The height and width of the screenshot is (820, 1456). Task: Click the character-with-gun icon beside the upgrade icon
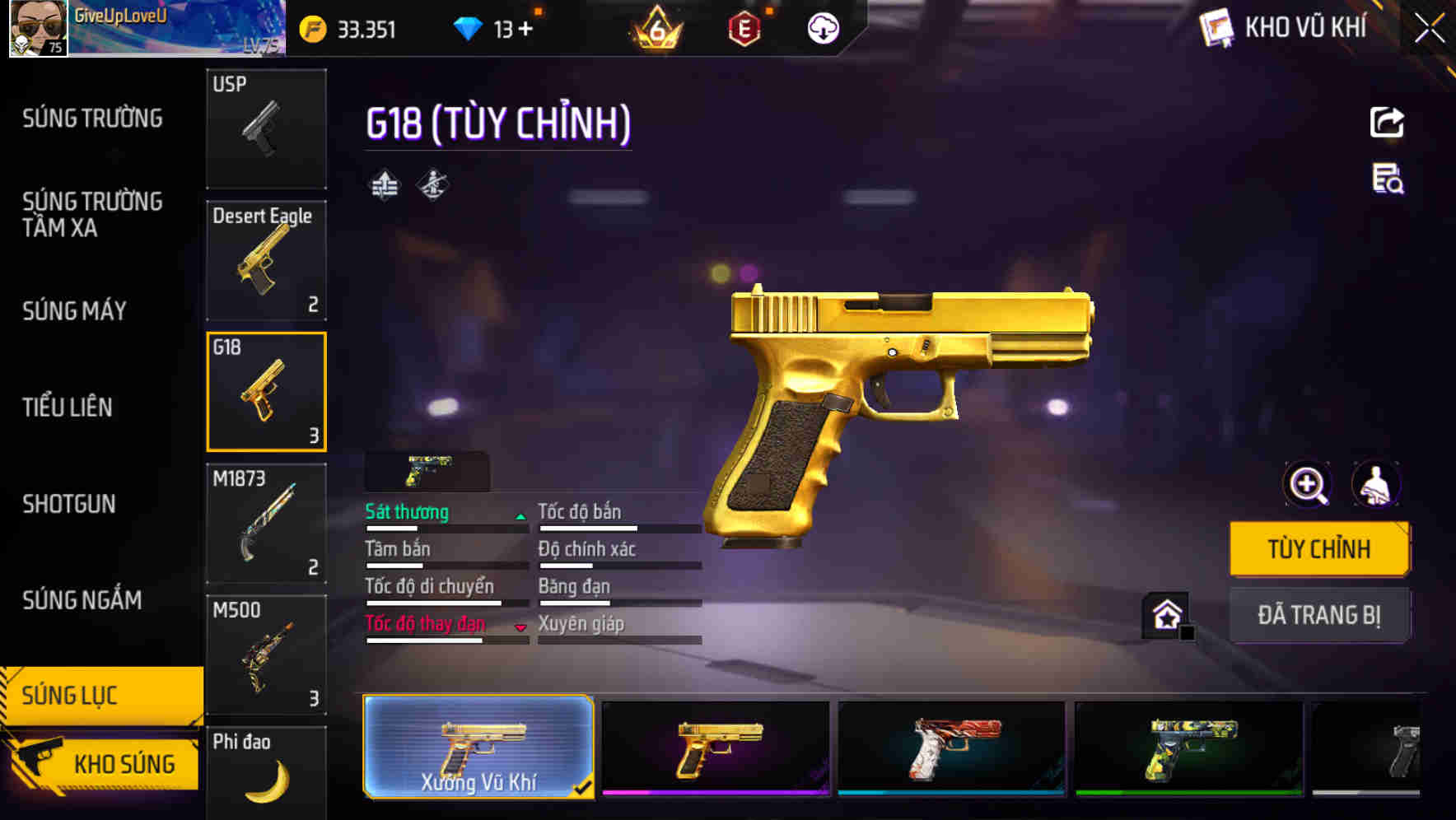[432, 184]
